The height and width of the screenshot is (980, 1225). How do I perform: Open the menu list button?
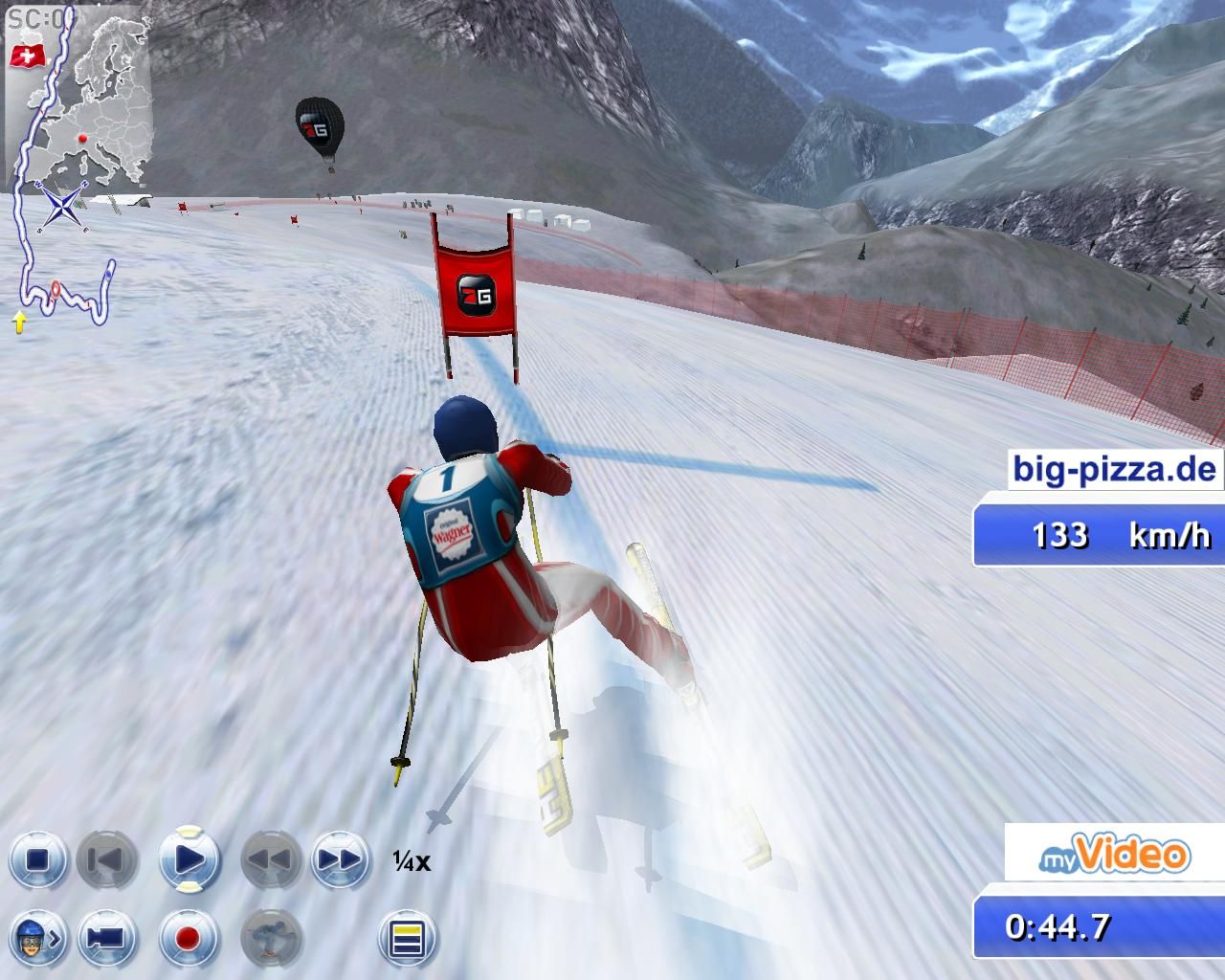407,938
